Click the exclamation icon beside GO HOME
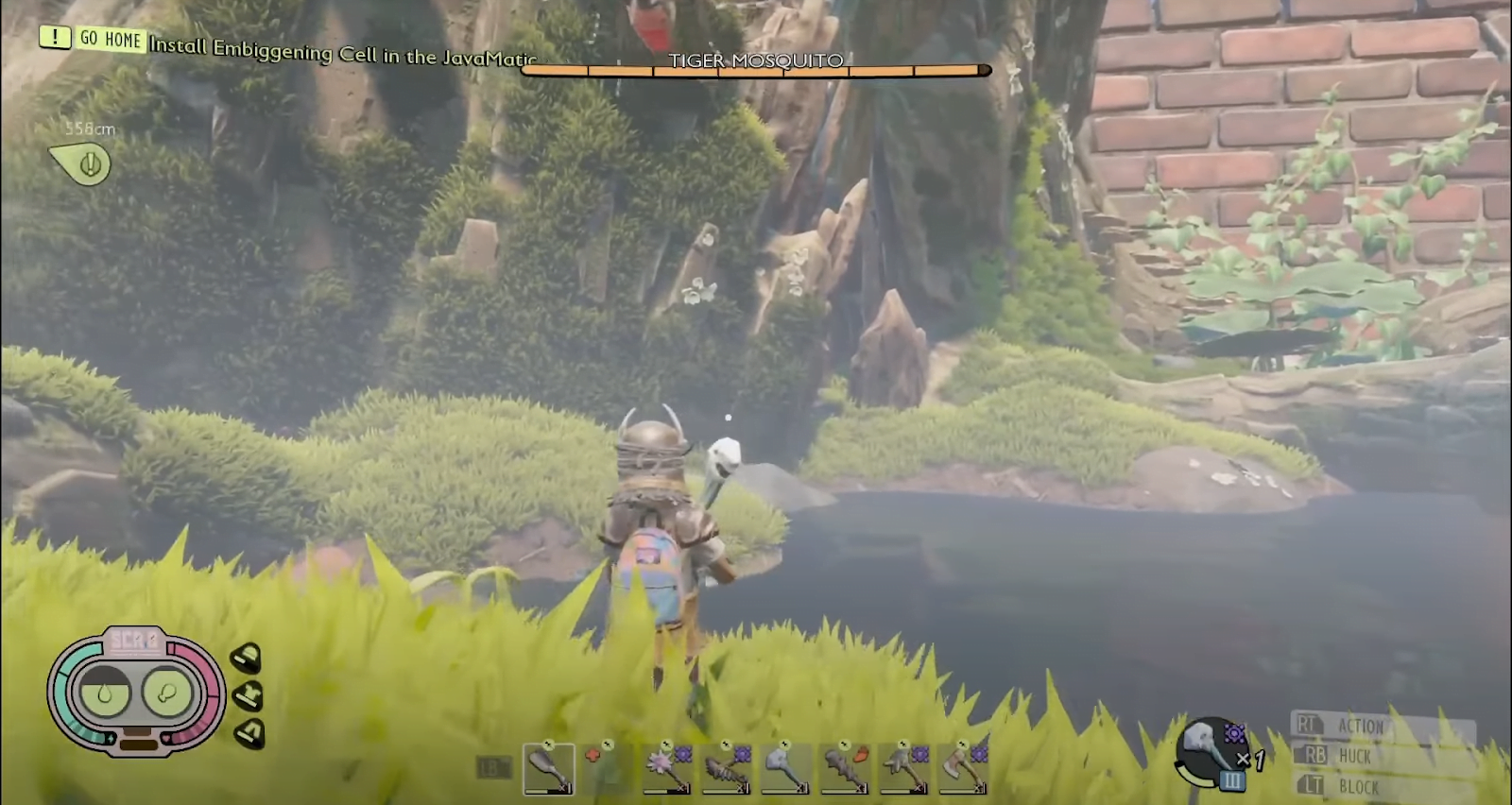Viewport: 1512px width, 805px height. click(54, 39)
